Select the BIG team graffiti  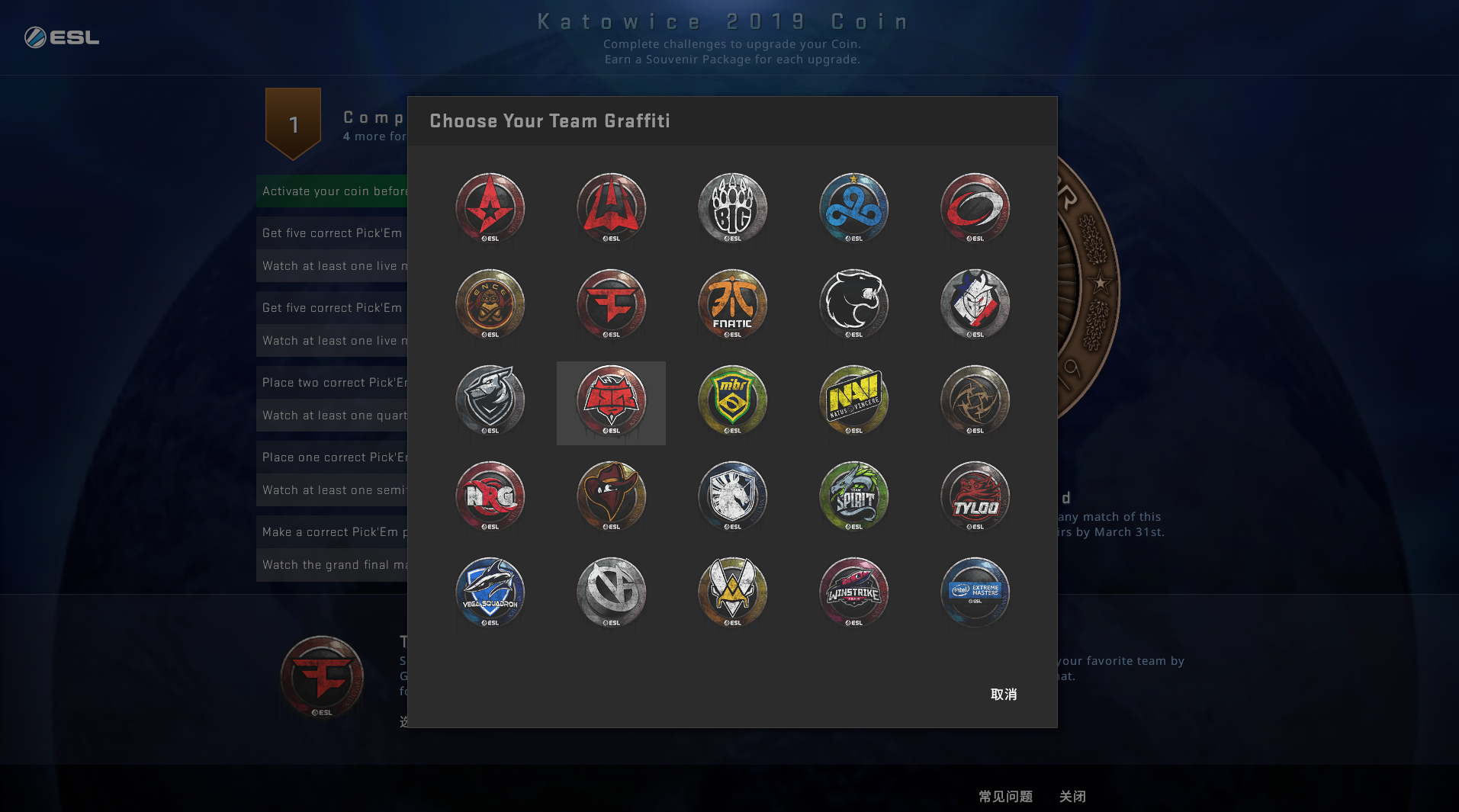[x=732, y=209]
